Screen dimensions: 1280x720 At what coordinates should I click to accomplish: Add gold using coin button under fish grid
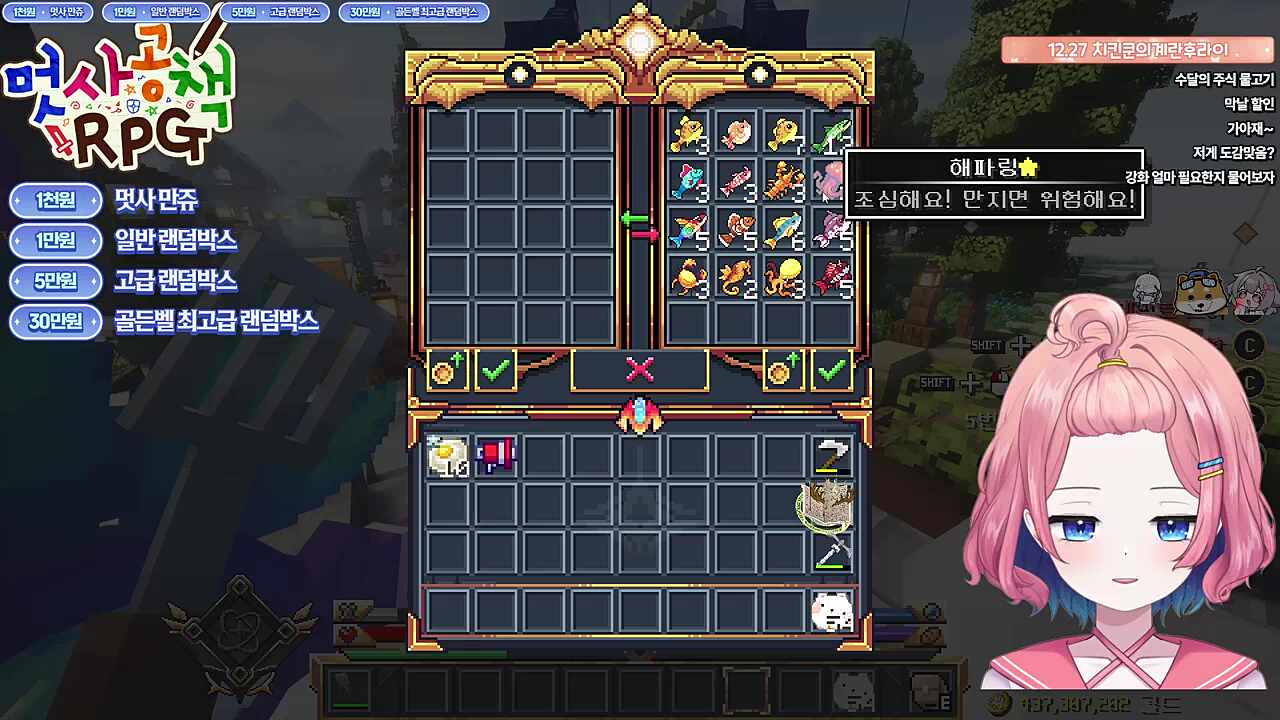click(783, 370)
